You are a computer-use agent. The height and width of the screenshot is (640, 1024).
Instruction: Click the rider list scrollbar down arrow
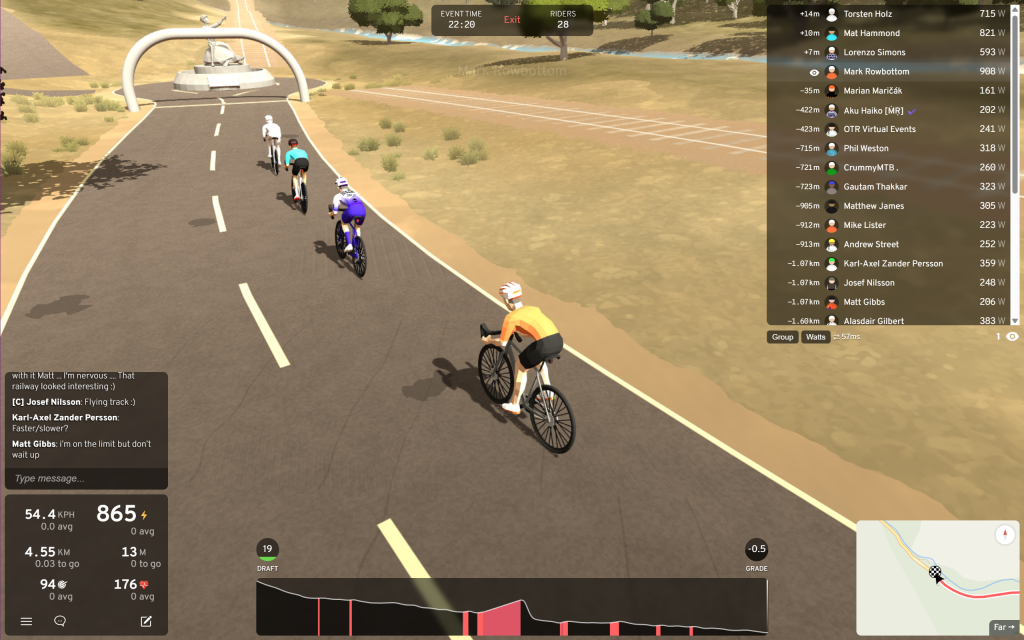pyautogui.click(x=1015, y=320)
